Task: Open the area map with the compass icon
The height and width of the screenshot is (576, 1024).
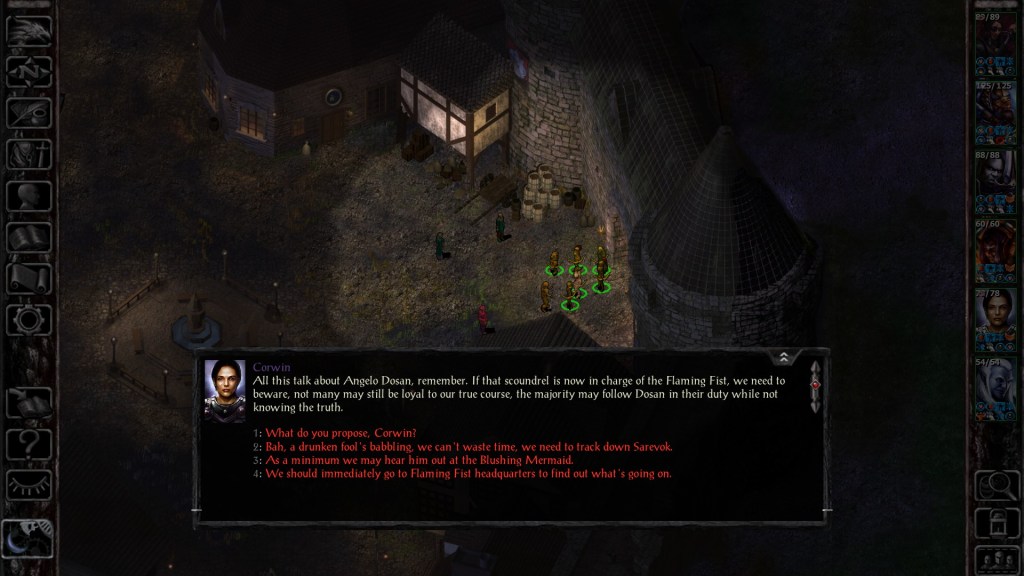Action: 29,71
